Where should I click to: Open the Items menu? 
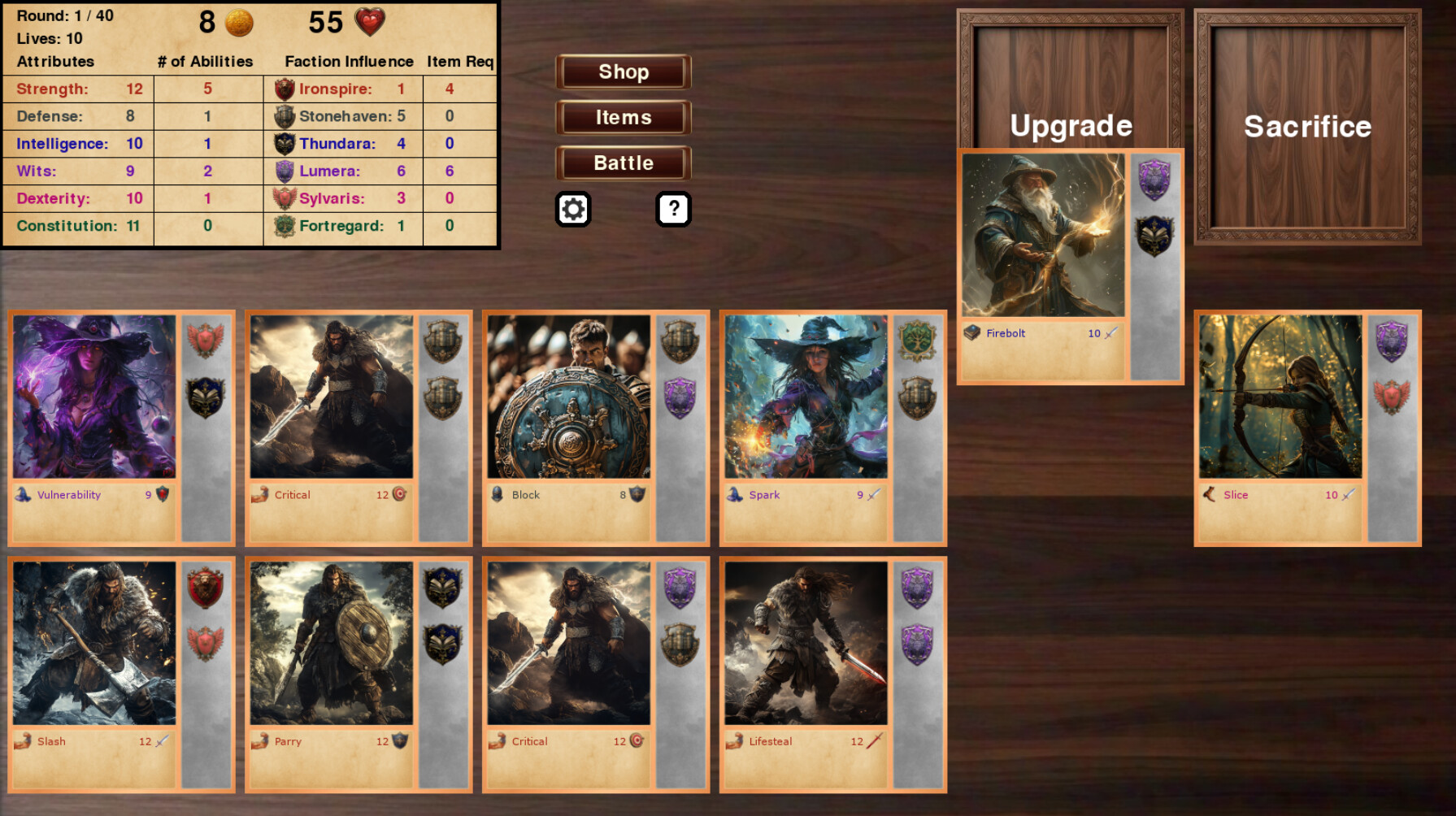(x=622, y=117)
